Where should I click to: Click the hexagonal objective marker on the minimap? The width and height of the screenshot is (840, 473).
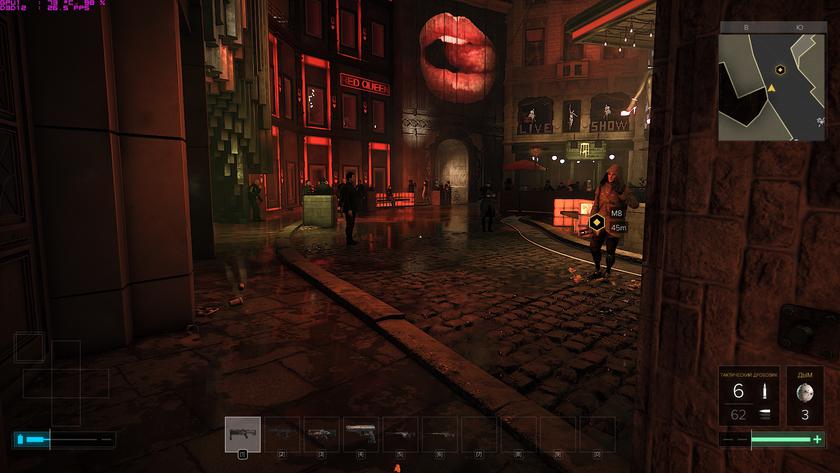779,70
